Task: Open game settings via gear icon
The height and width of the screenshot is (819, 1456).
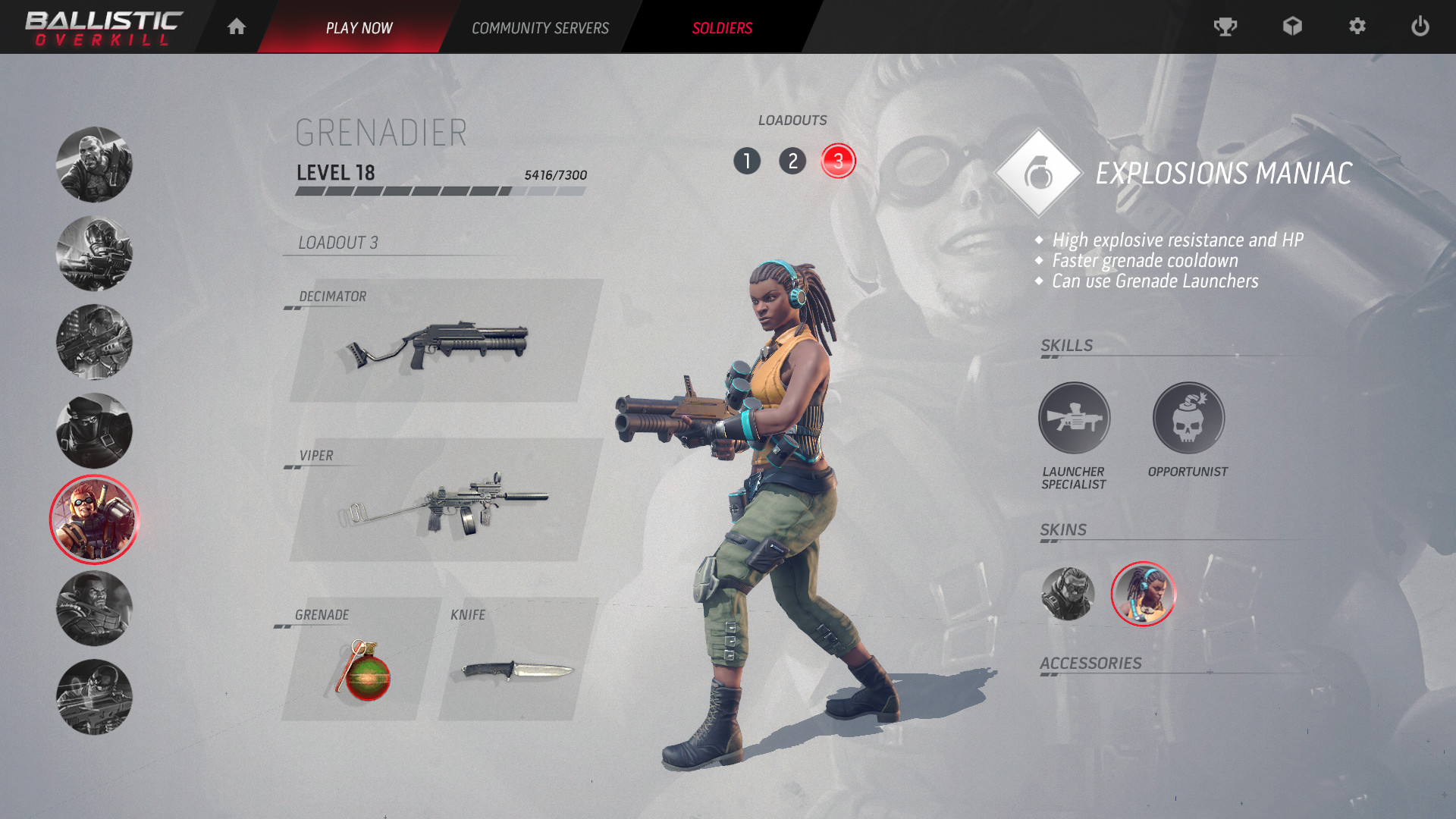Action: click(x=1357, y=27)
